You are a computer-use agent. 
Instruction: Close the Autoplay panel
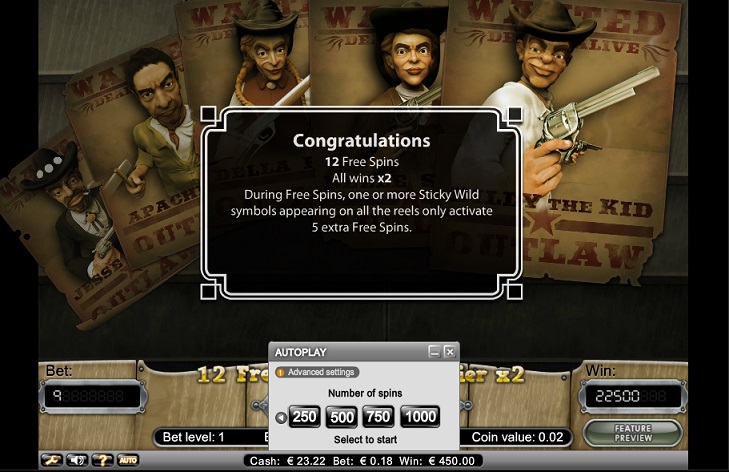coord(450,352)
